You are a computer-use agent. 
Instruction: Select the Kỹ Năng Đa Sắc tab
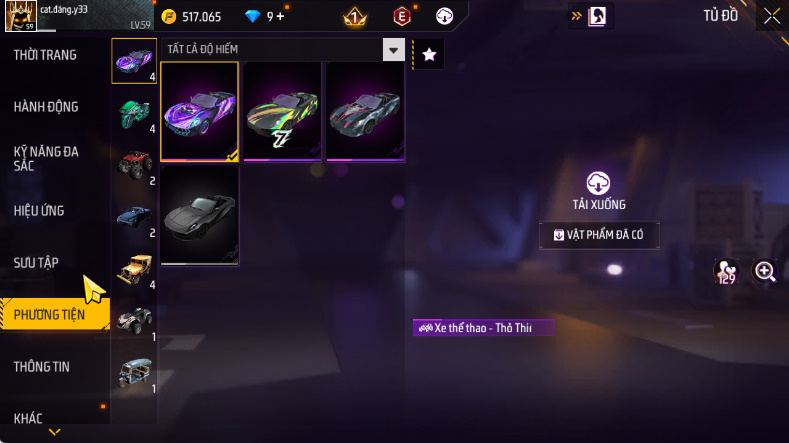(x=46, y=158)
